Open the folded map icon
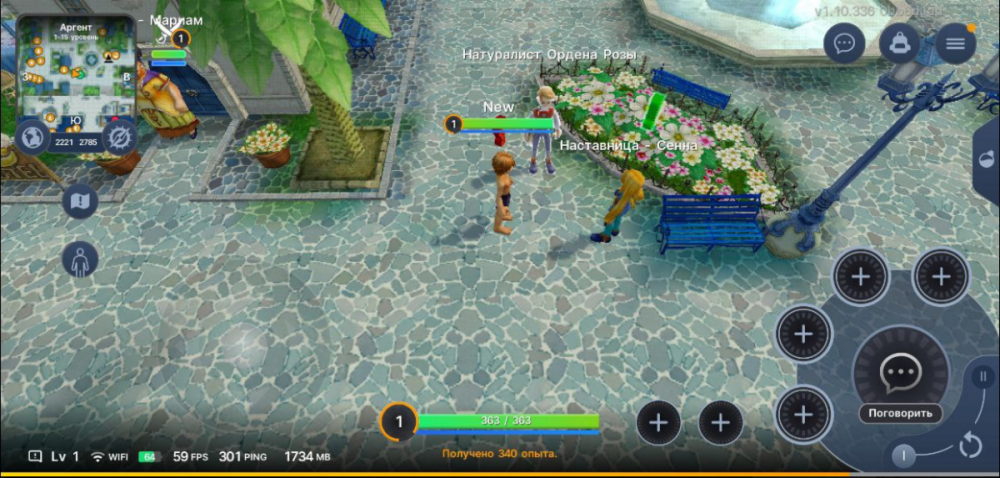 (80, 202)
